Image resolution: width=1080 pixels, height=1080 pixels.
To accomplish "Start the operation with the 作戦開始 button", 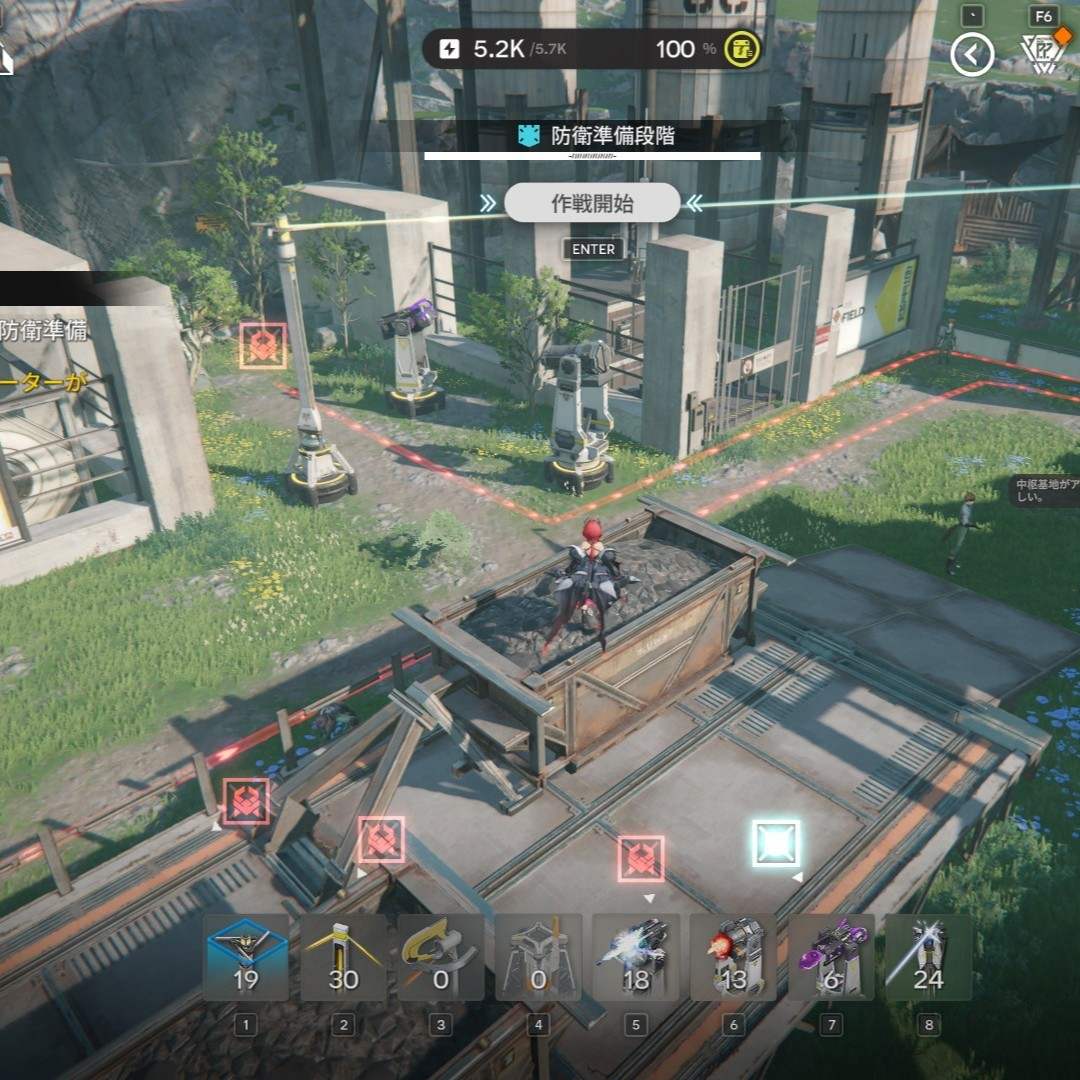I will point(592,204).
